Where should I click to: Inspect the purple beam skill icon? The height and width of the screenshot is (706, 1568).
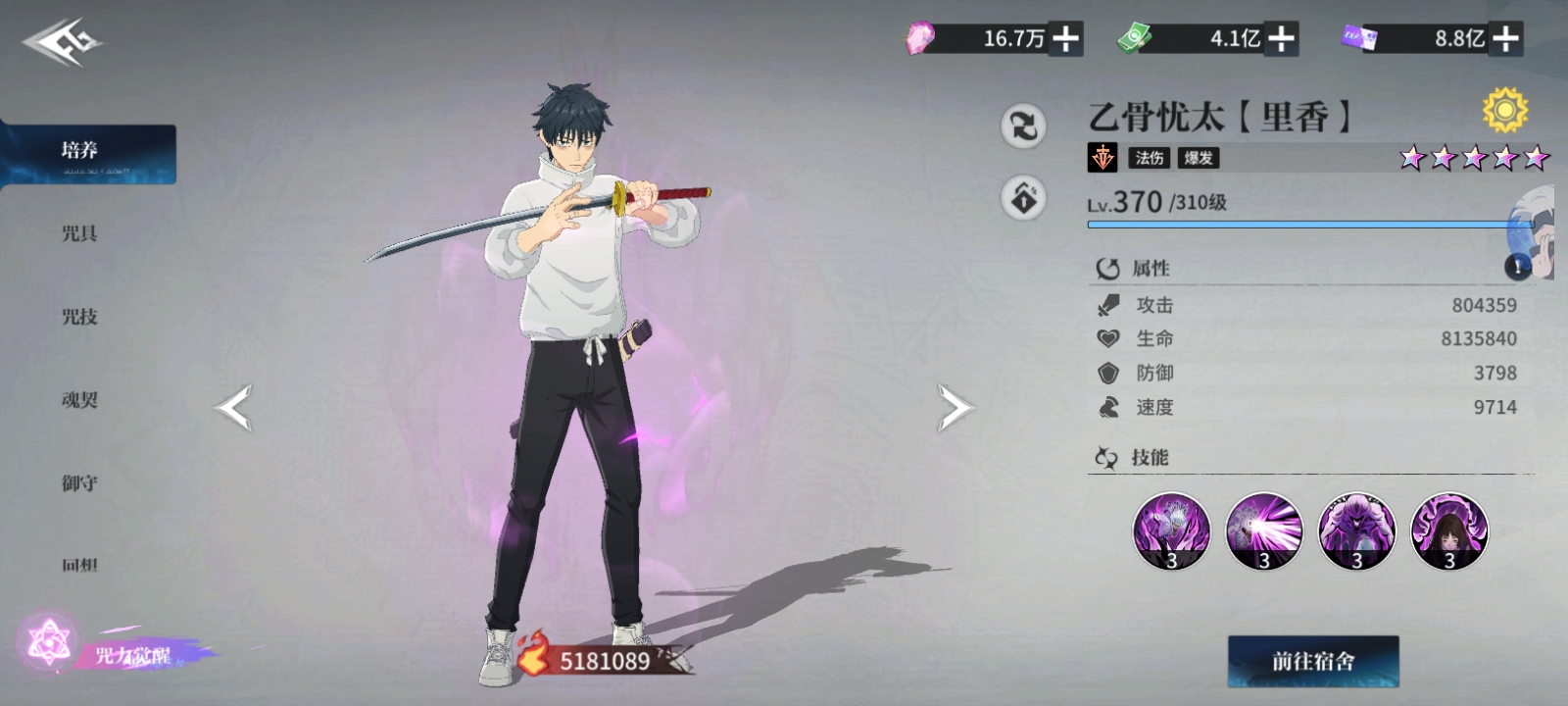[x=1264, y=531]
